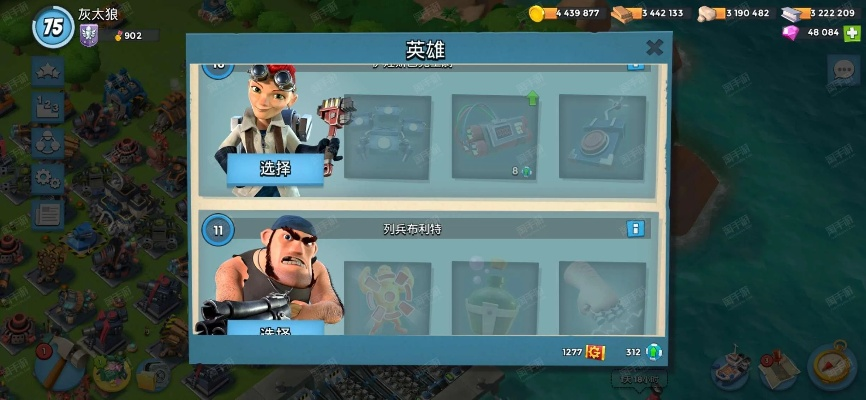Choose the green potion flask ability
Viewport: 866px width, 400px height.
coord(495,297)
